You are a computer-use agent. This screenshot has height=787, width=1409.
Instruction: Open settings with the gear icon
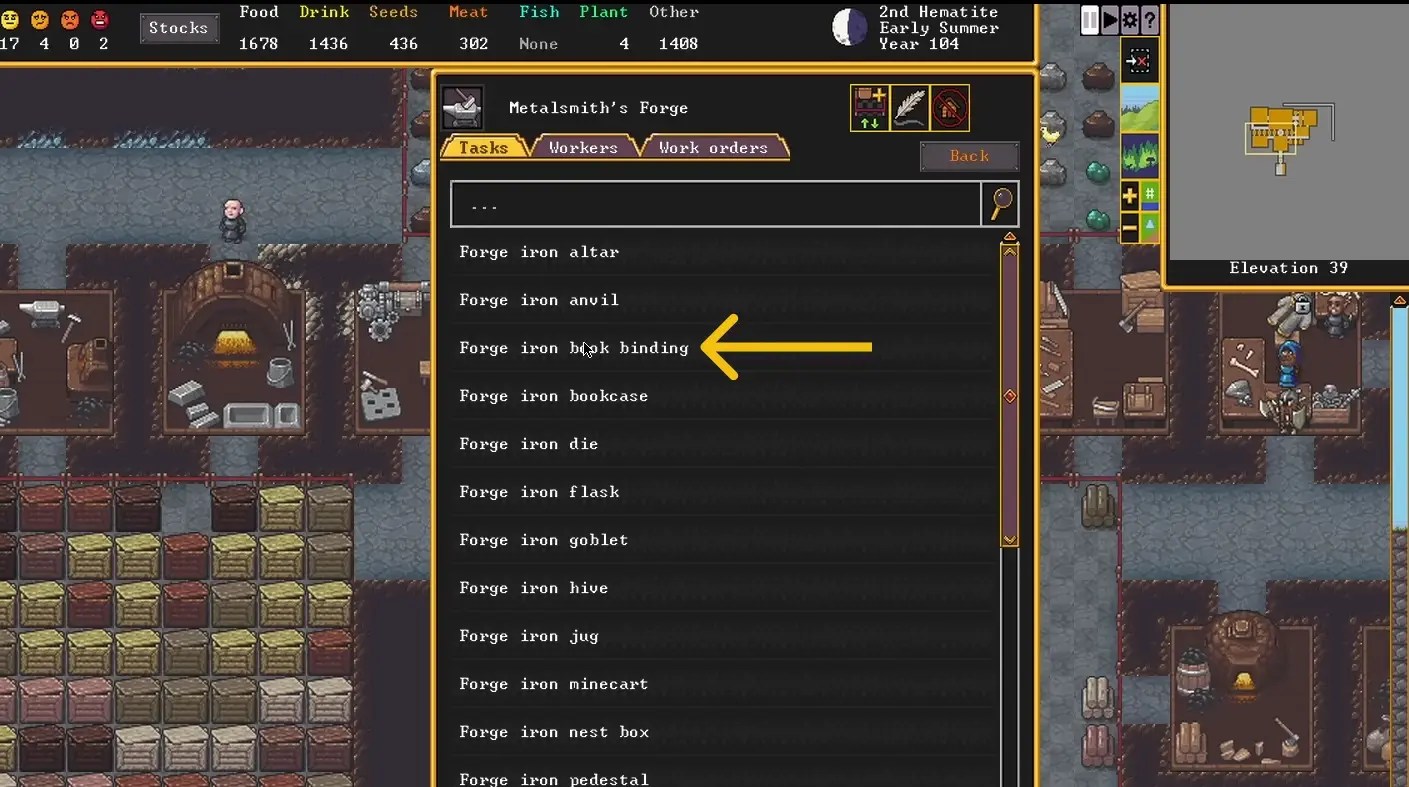click(1131, 19)
